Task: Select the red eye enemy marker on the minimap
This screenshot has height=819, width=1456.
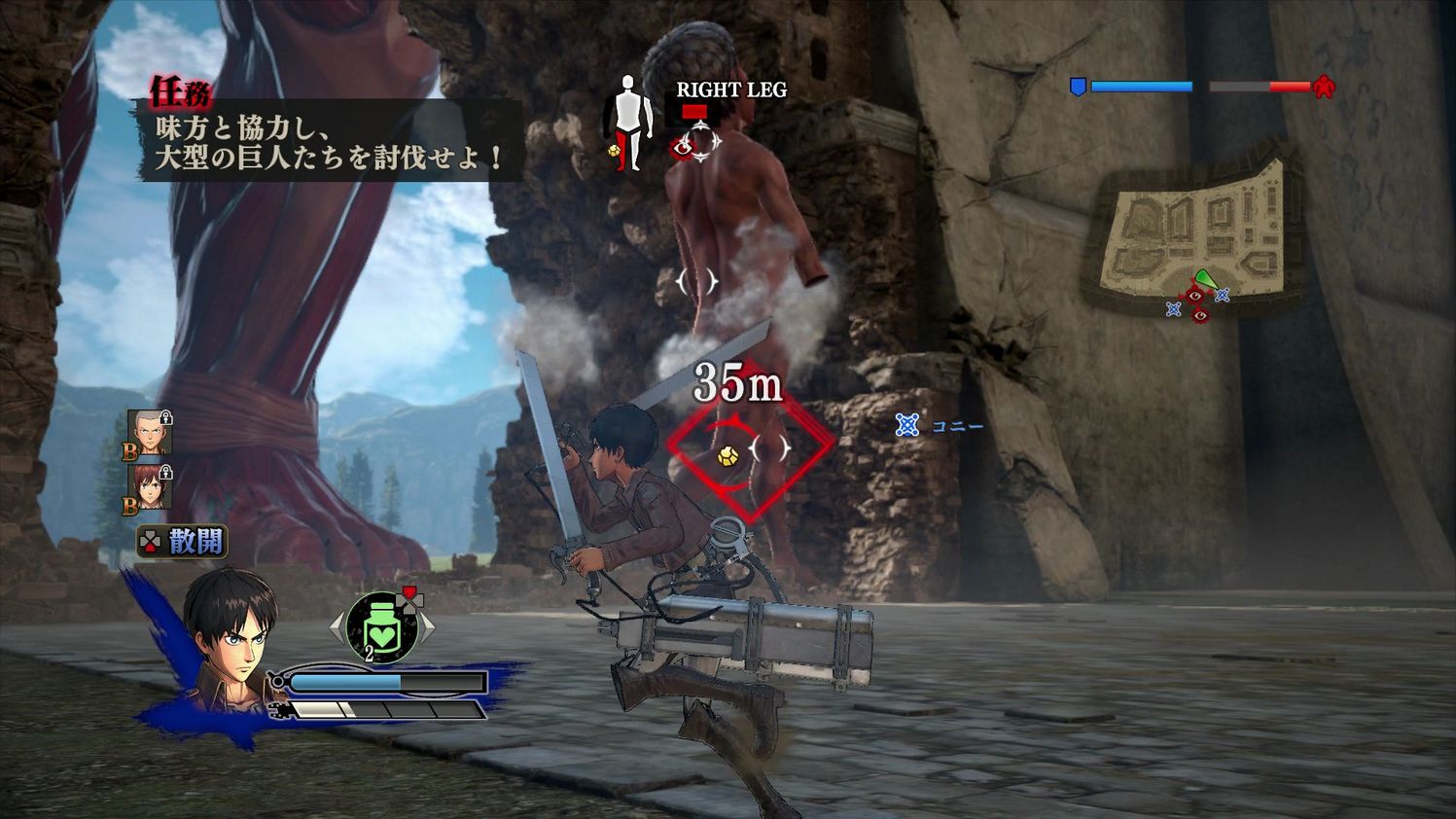Action: [x=1194, y=297]
